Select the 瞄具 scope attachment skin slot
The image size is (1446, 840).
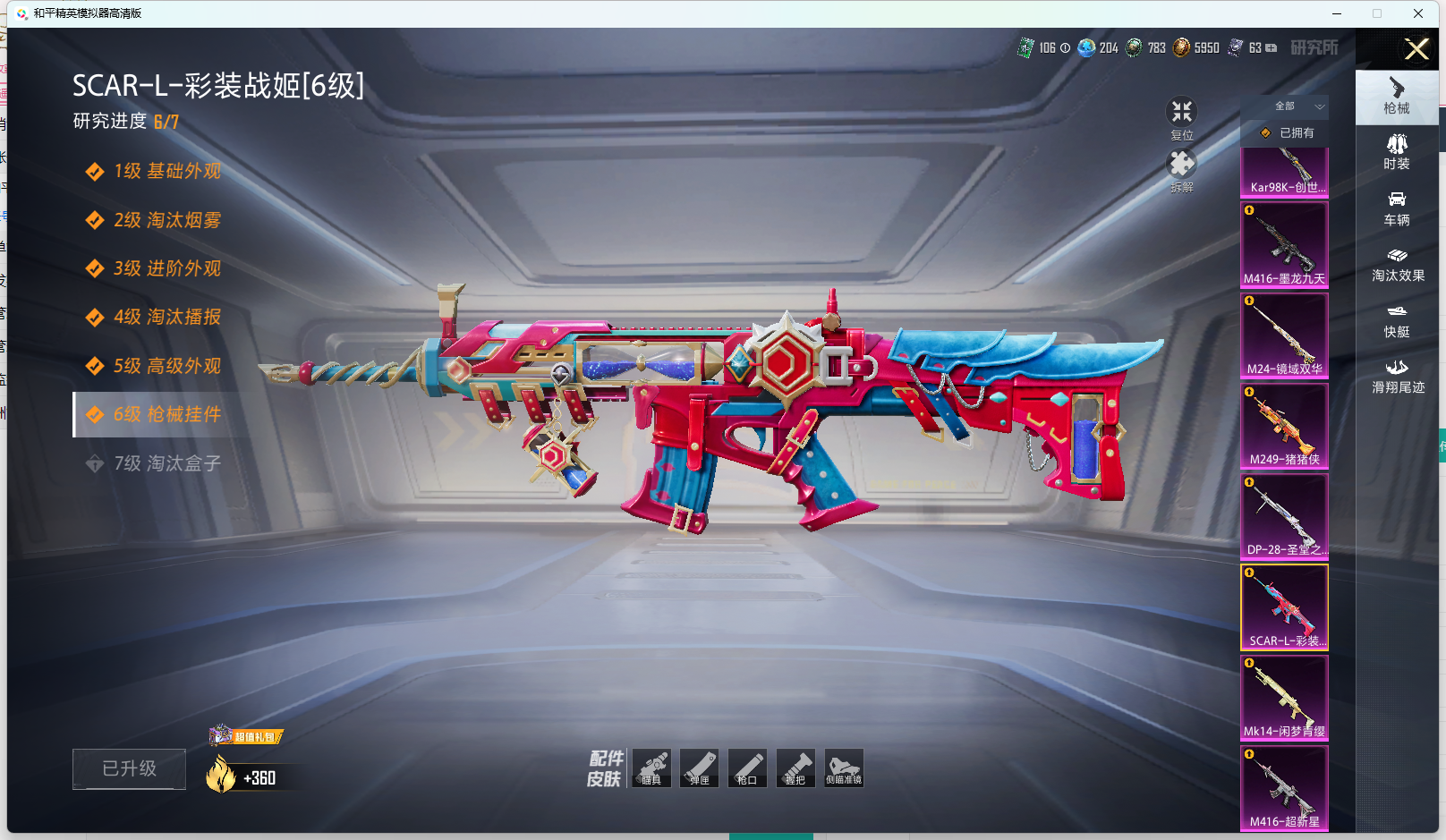[651, 768]
